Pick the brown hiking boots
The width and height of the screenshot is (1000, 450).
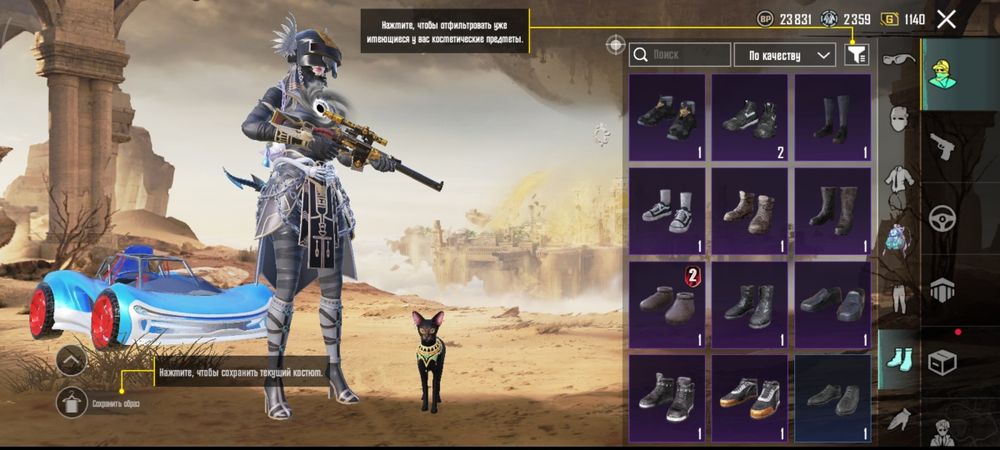pos(750,210)
